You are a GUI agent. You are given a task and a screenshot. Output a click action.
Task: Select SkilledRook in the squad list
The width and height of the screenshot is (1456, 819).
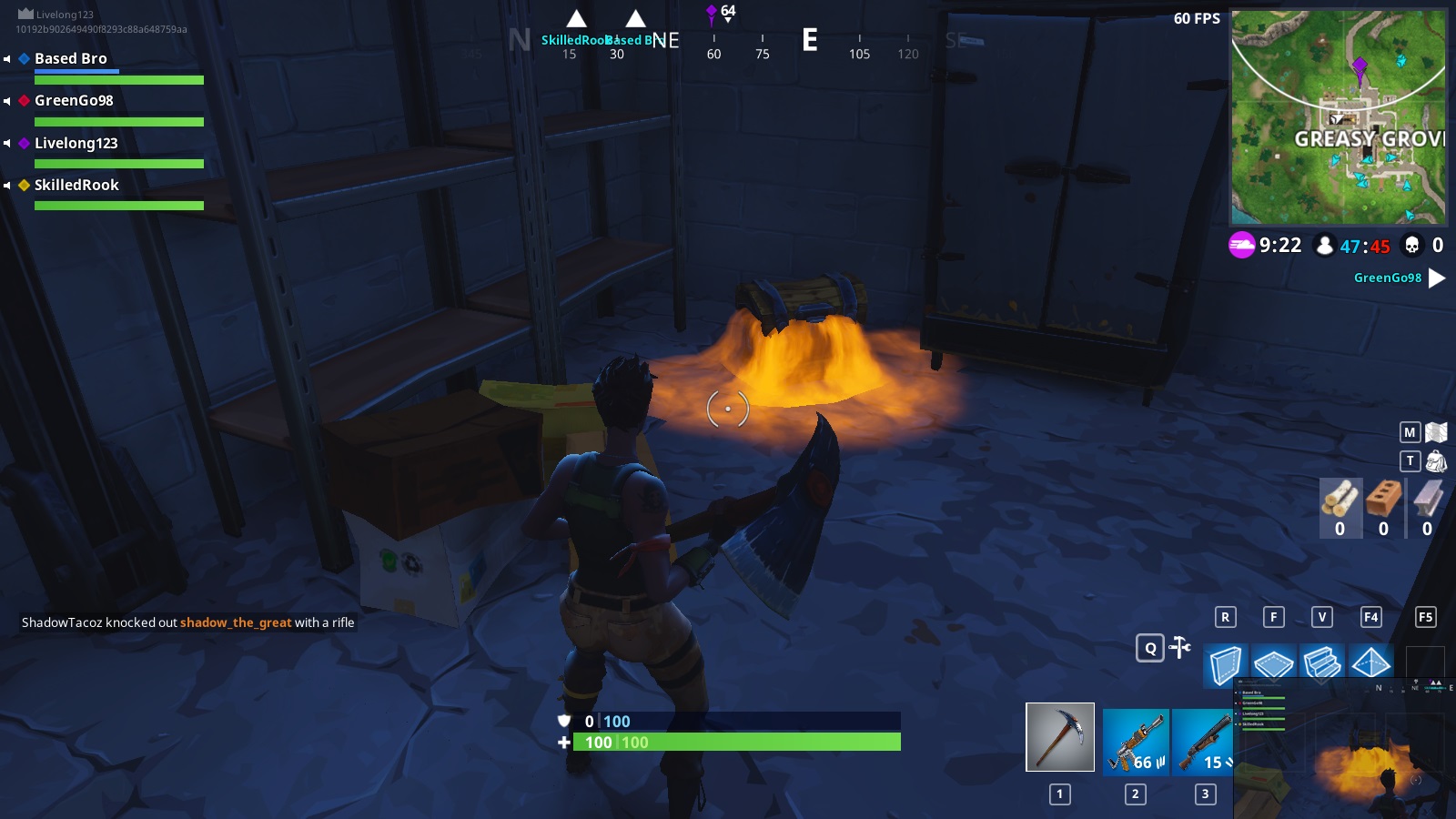(x=76, y=185)
